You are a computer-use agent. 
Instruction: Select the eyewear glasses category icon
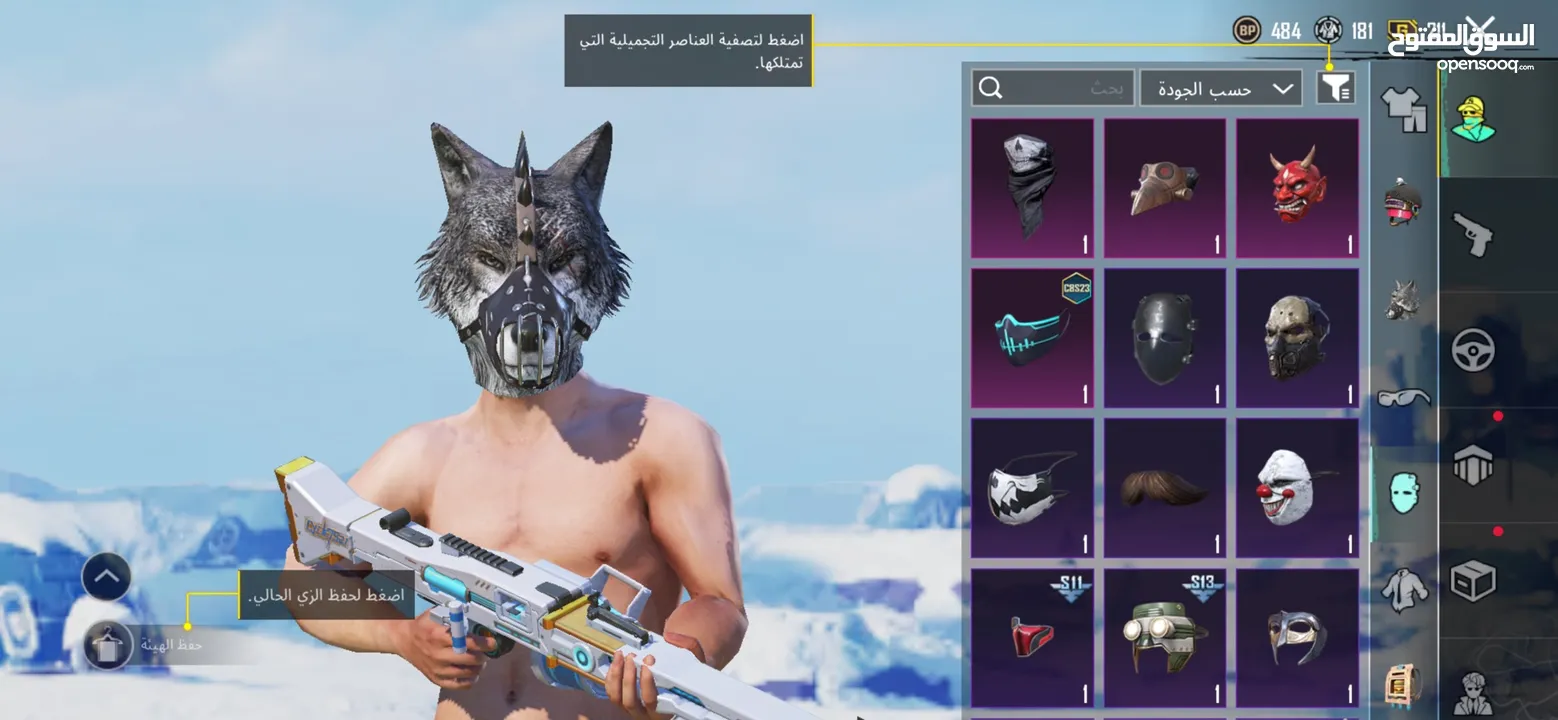coord(1400,398)
